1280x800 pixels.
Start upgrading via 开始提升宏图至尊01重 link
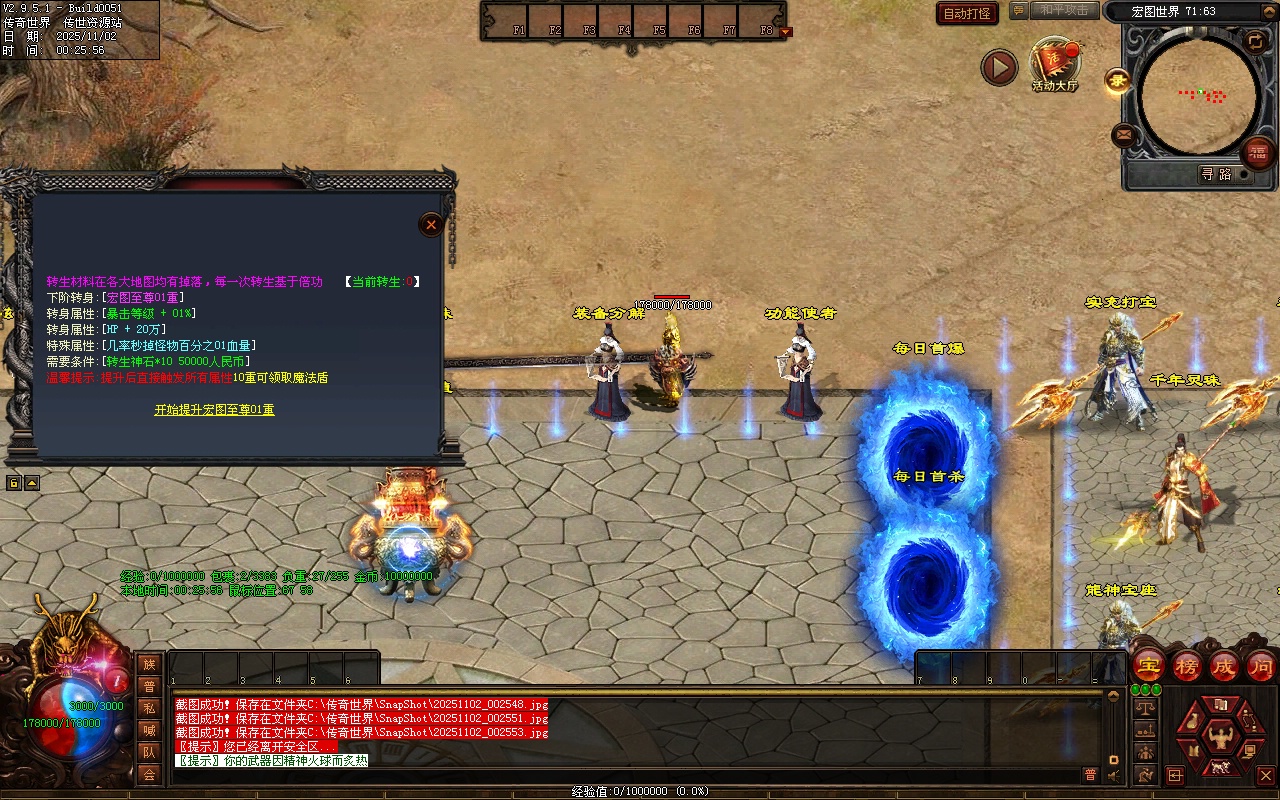click(x=214, y=410)
